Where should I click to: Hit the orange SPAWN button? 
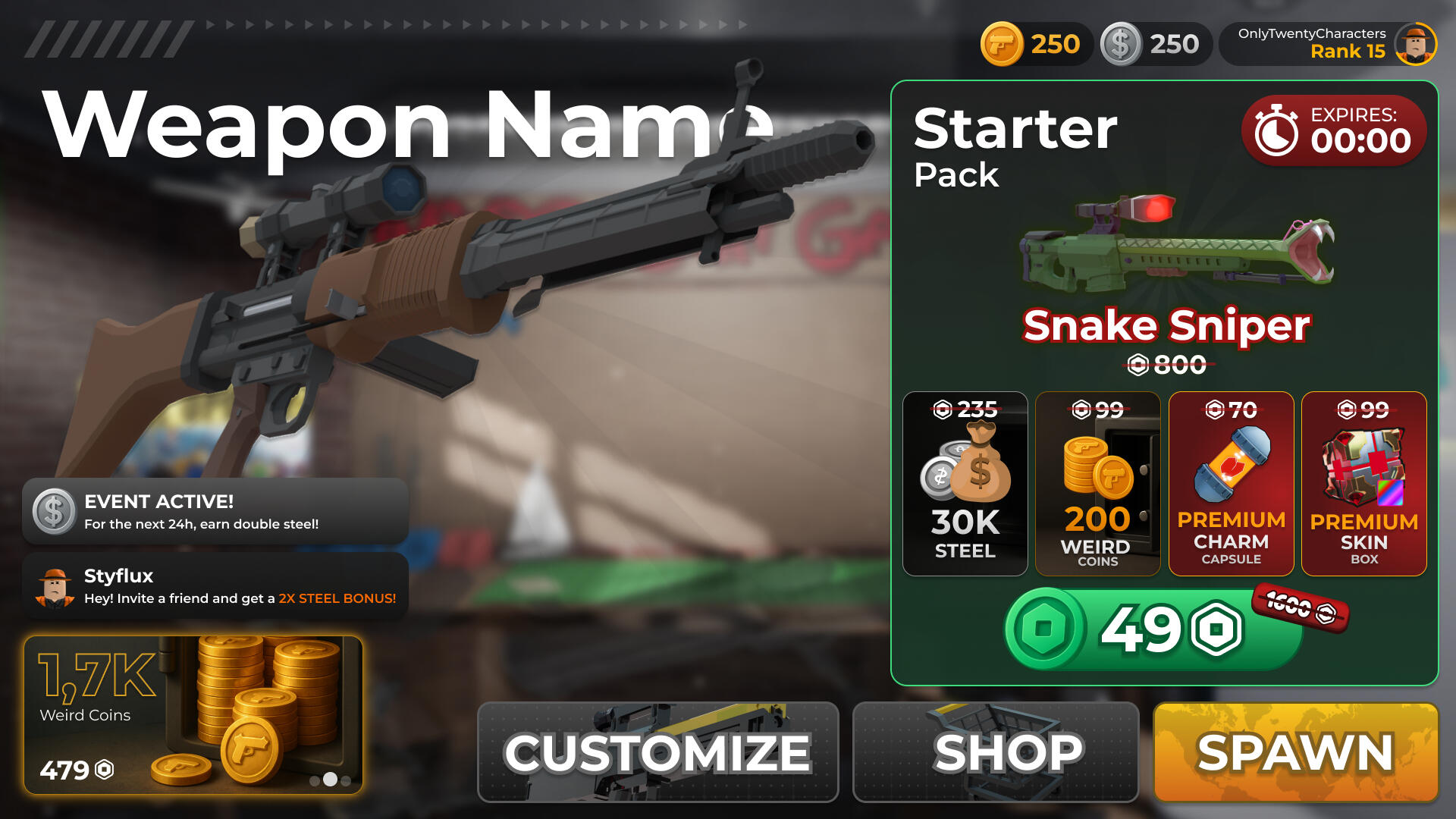(1295, 752)
